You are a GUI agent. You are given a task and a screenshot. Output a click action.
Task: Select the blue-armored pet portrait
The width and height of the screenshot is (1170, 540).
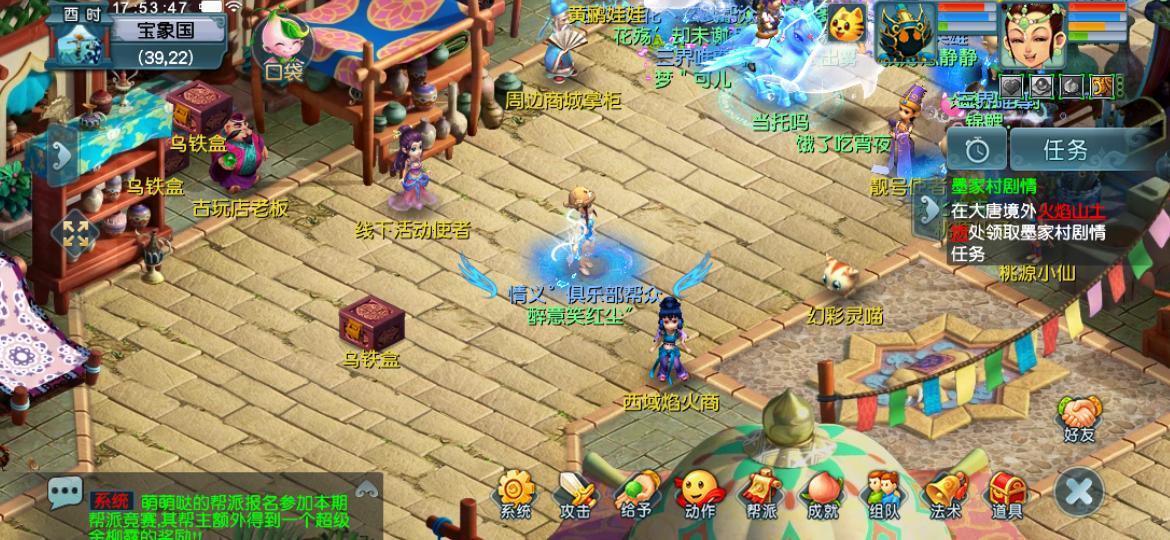point(908,34)
